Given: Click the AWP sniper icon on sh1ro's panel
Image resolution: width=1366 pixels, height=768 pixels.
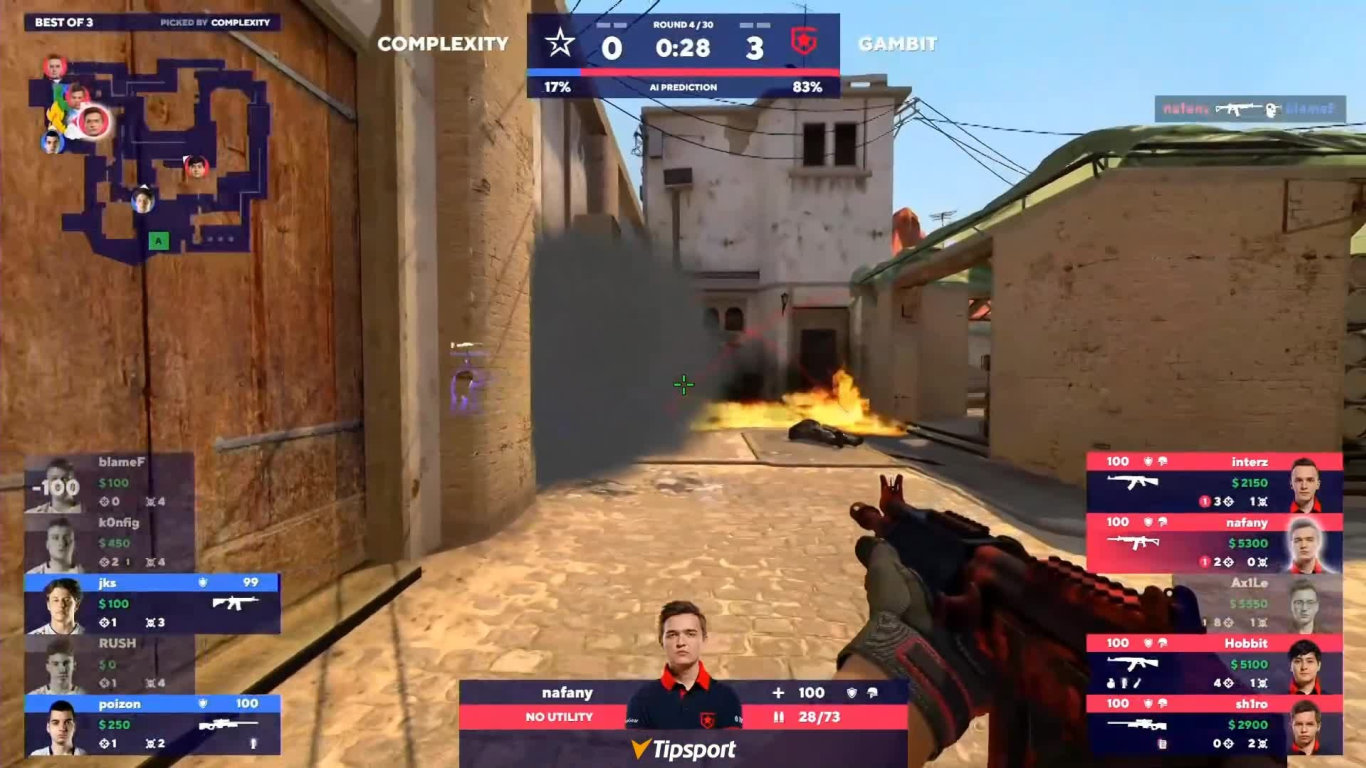Looking at the screenshot, I should click(x=1136, y=724).
